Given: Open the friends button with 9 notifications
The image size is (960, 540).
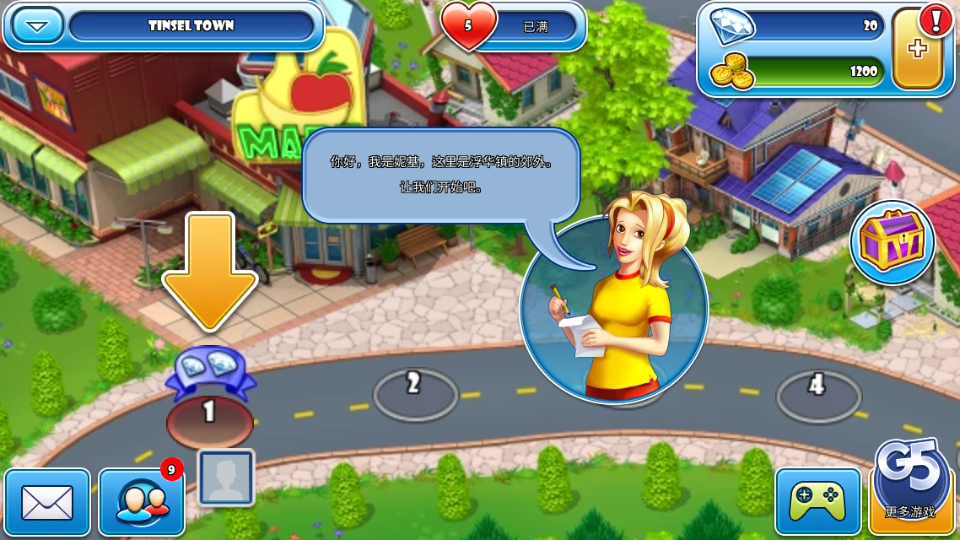Looking at the screenshot, I should coord(141,501).
